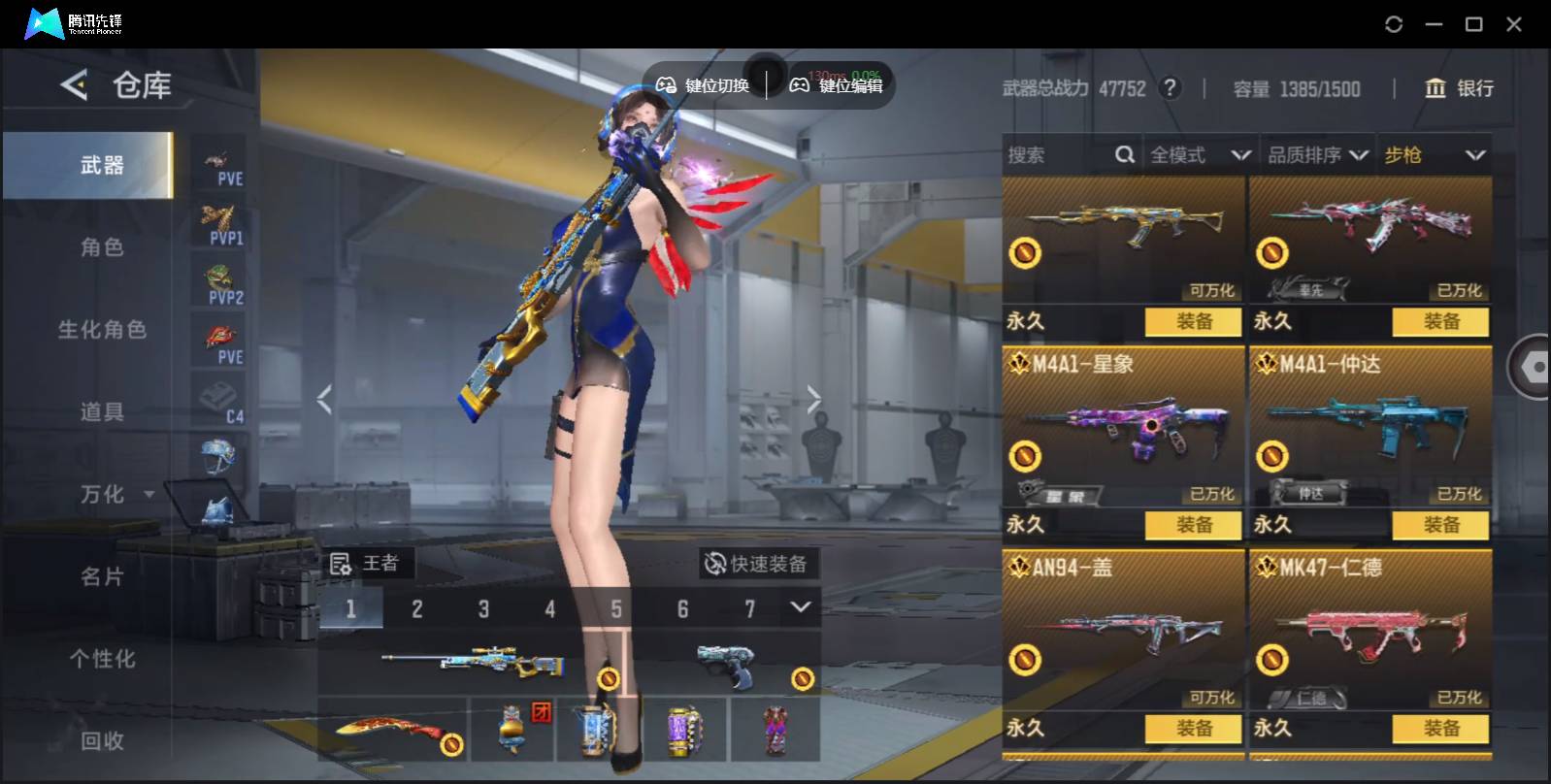Switch to the 角色 character tab

pos(102,247)
